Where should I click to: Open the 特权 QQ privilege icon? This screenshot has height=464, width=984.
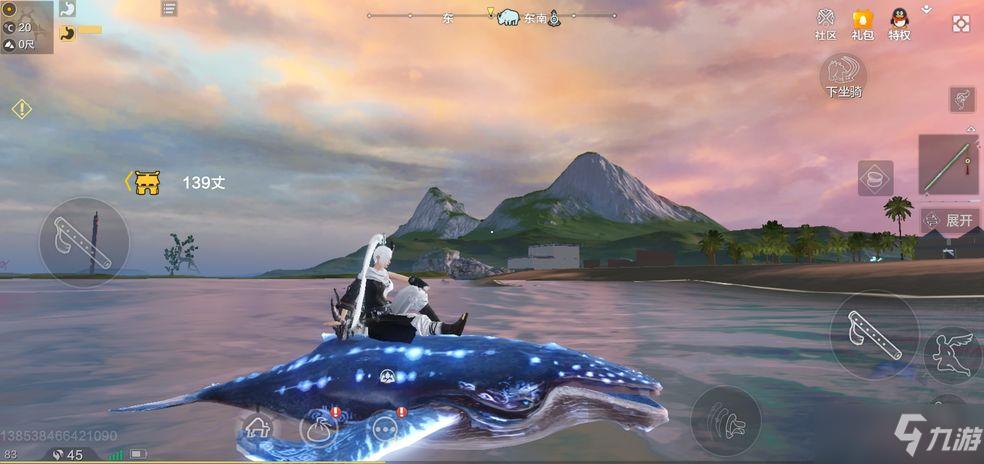tap(899, 23)
